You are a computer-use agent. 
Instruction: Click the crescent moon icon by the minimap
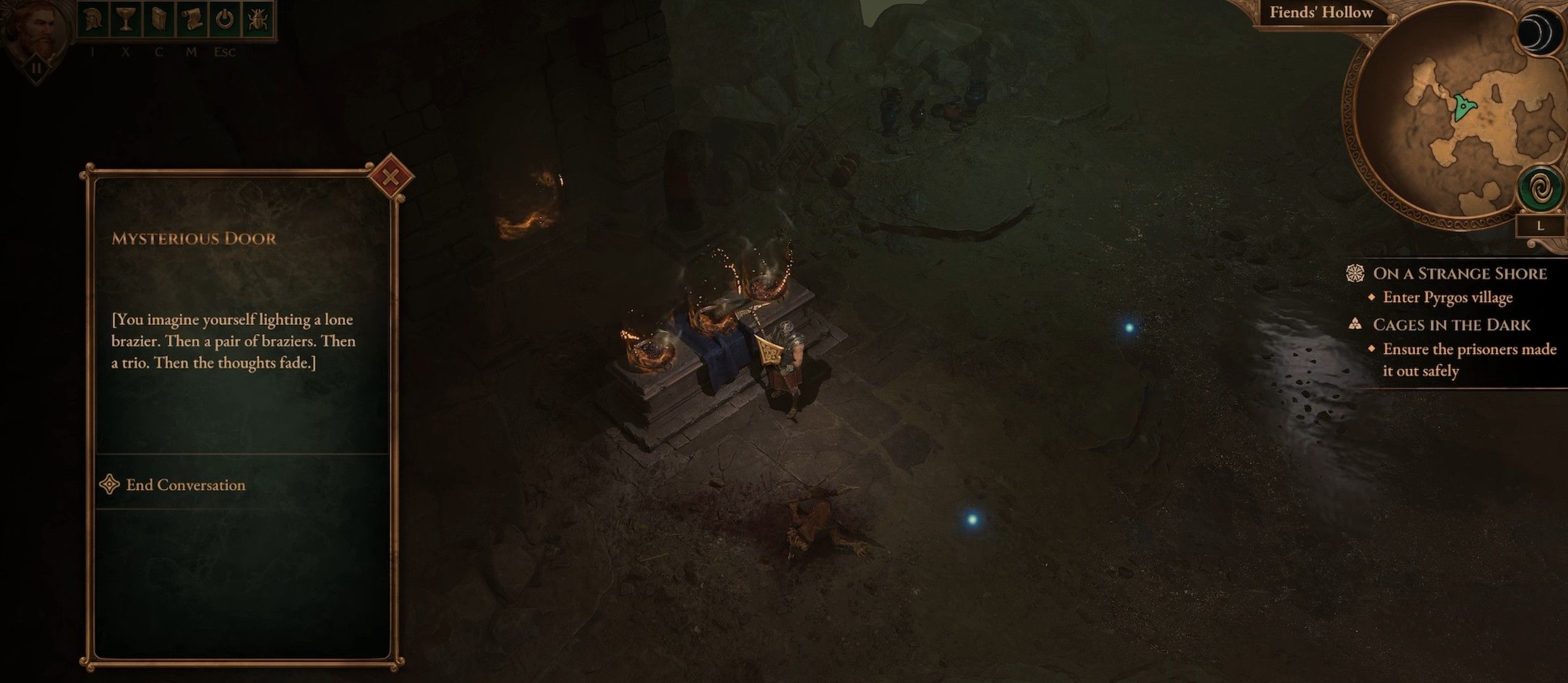coord(1538,34)
